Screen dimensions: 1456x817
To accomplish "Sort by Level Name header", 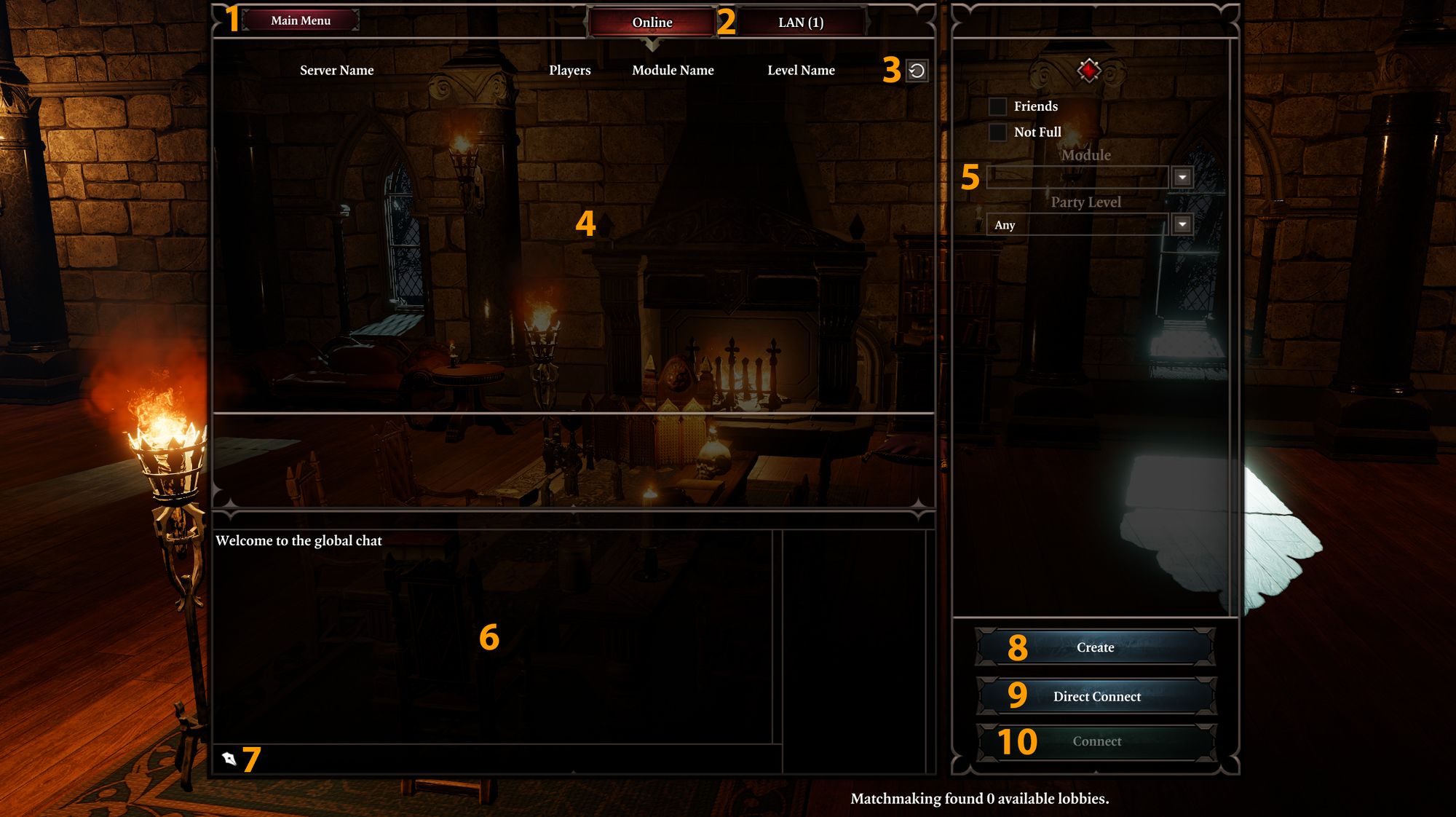I will (x=801, y=71).
